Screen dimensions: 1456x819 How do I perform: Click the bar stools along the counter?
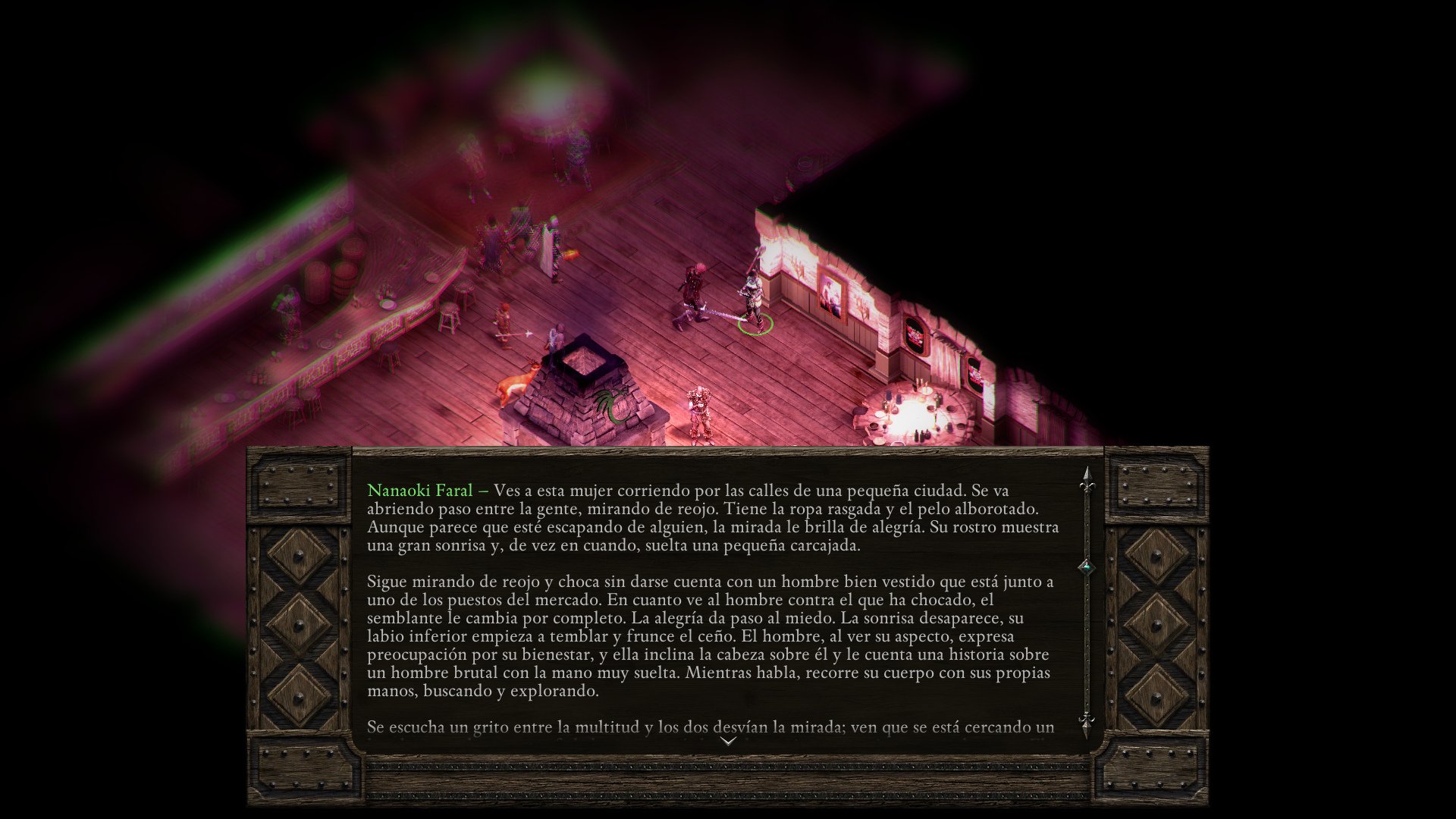point(451,318)
